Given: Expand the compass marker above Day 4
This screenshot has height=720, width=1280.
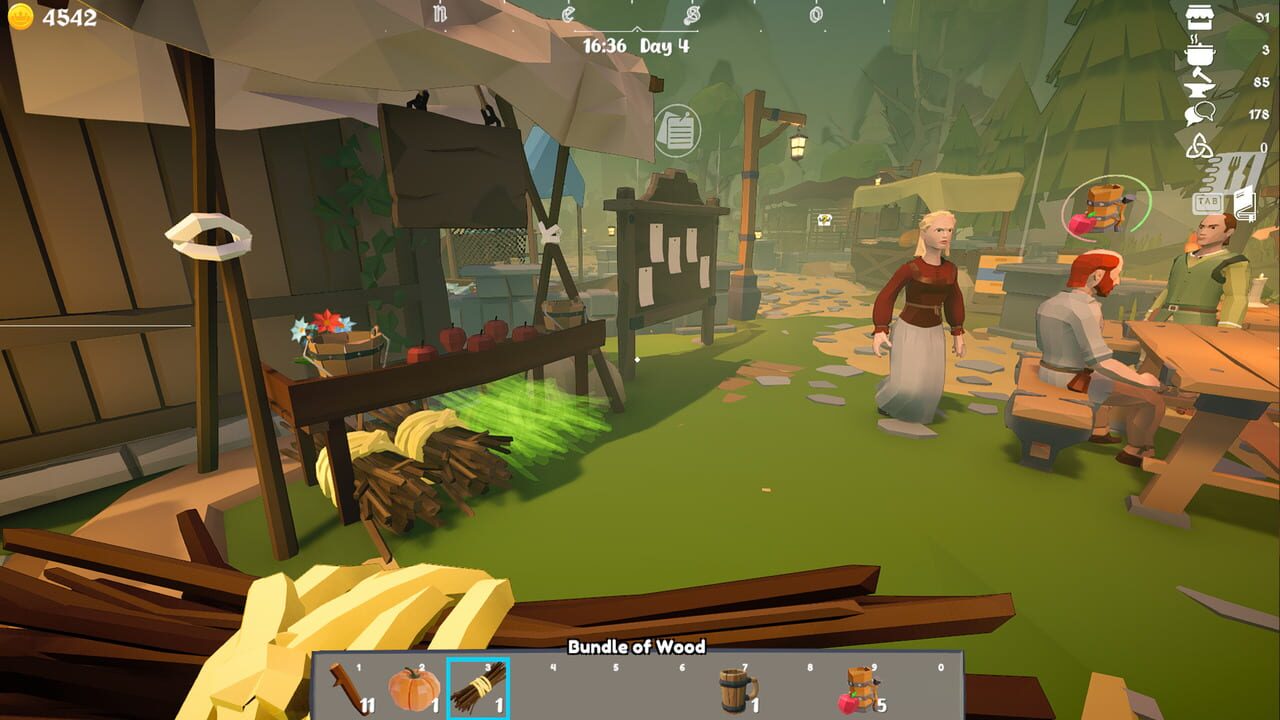Looking at the screenshot, I should point(637,29).
